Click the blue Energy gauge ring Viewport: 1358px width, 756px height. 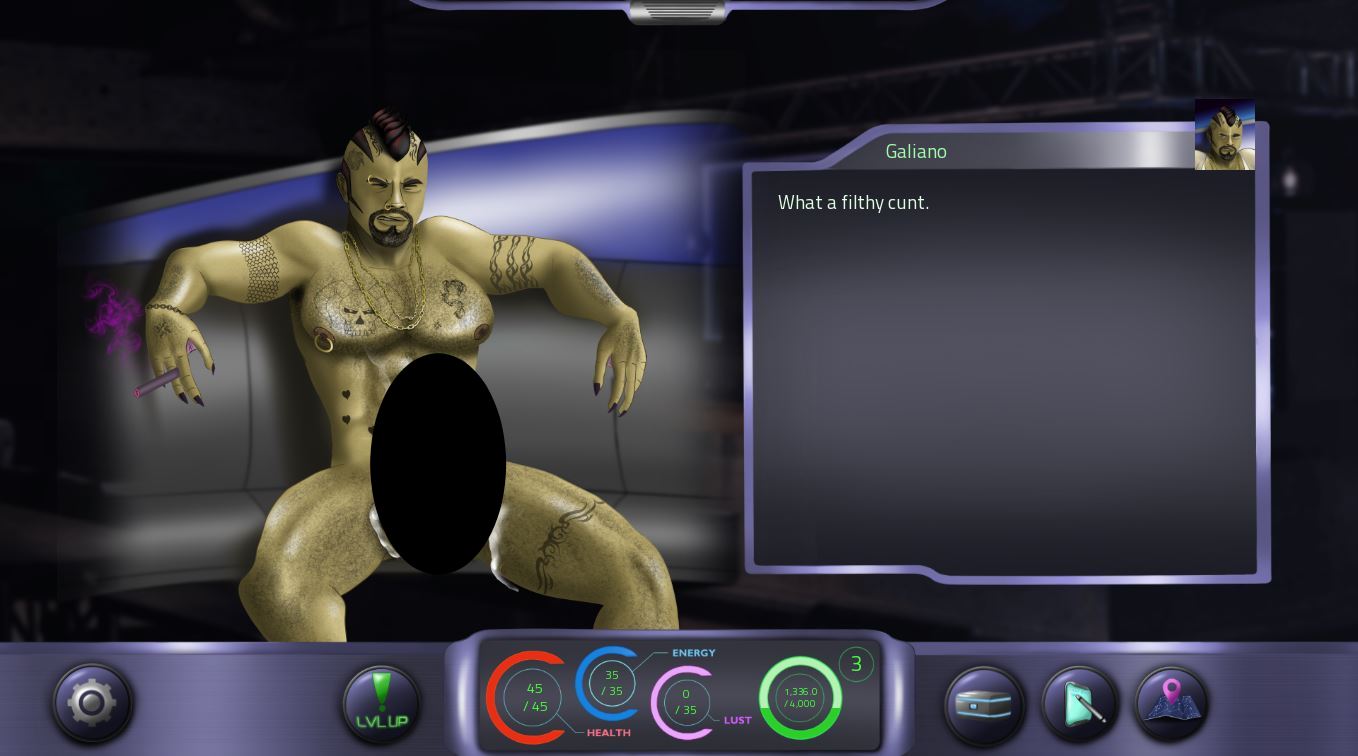point(611,684)
